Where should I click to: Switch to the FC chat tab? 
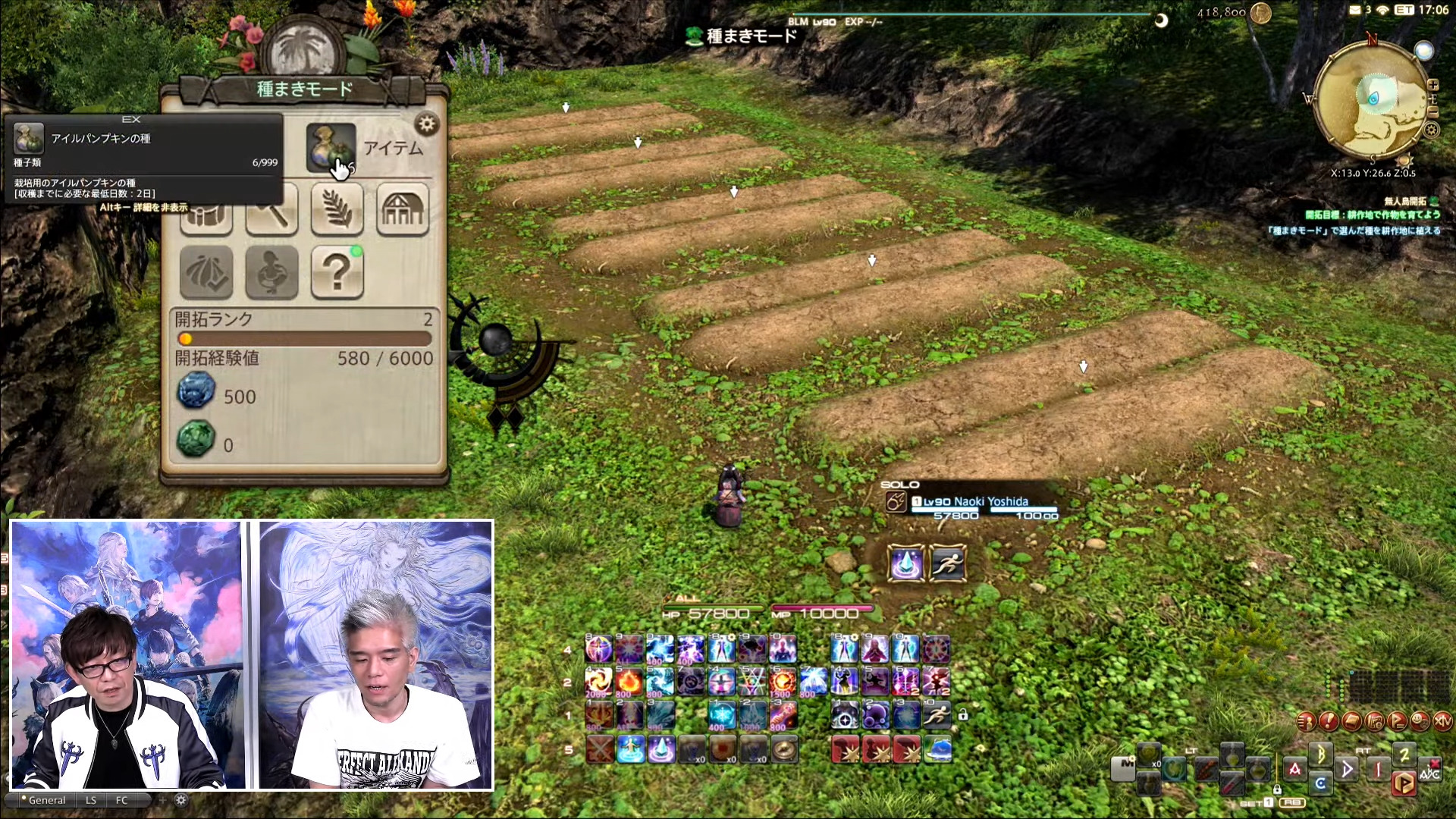(121, 800)
